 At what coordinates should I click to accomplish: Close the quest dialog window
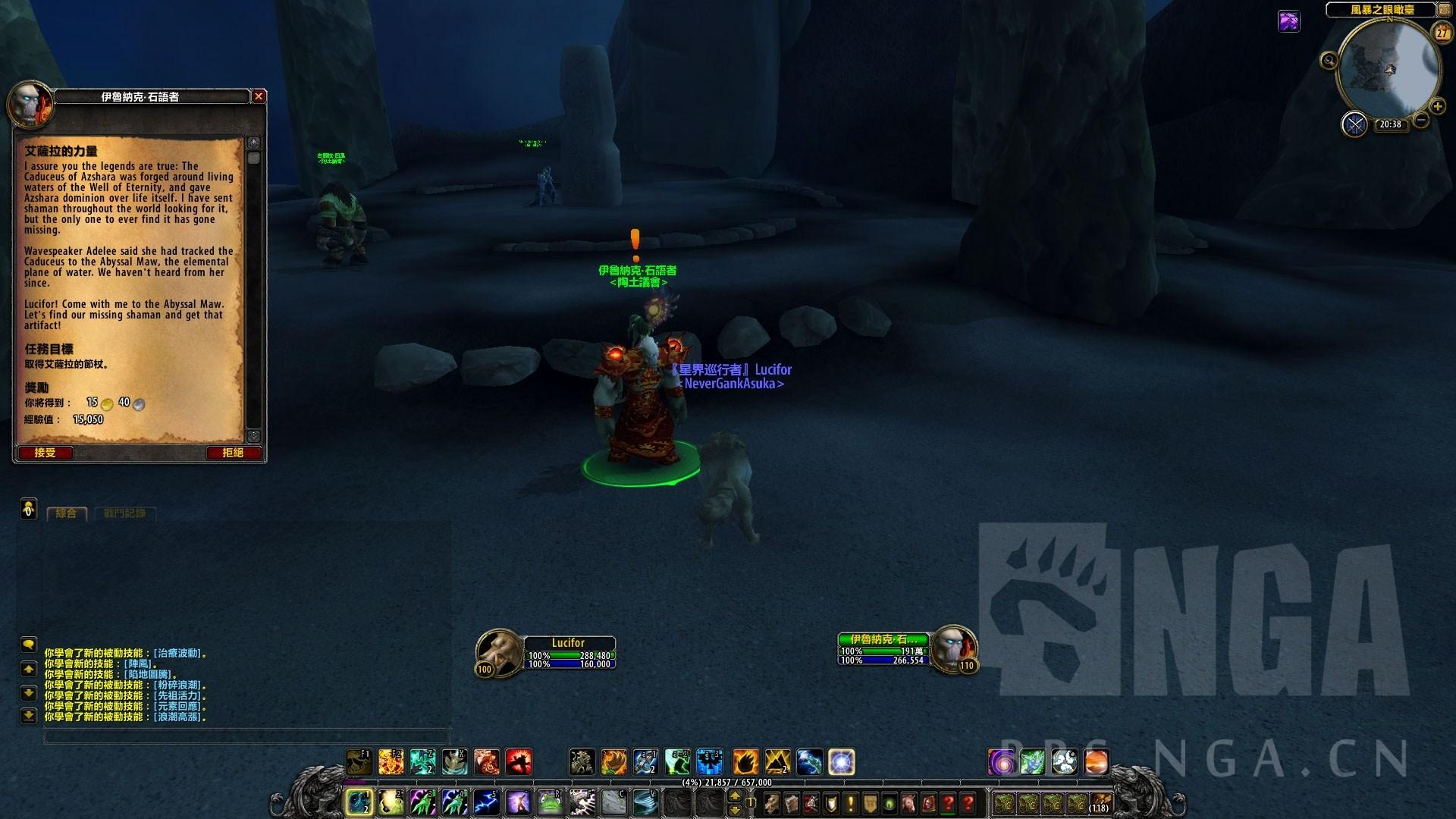coord(259,96)
